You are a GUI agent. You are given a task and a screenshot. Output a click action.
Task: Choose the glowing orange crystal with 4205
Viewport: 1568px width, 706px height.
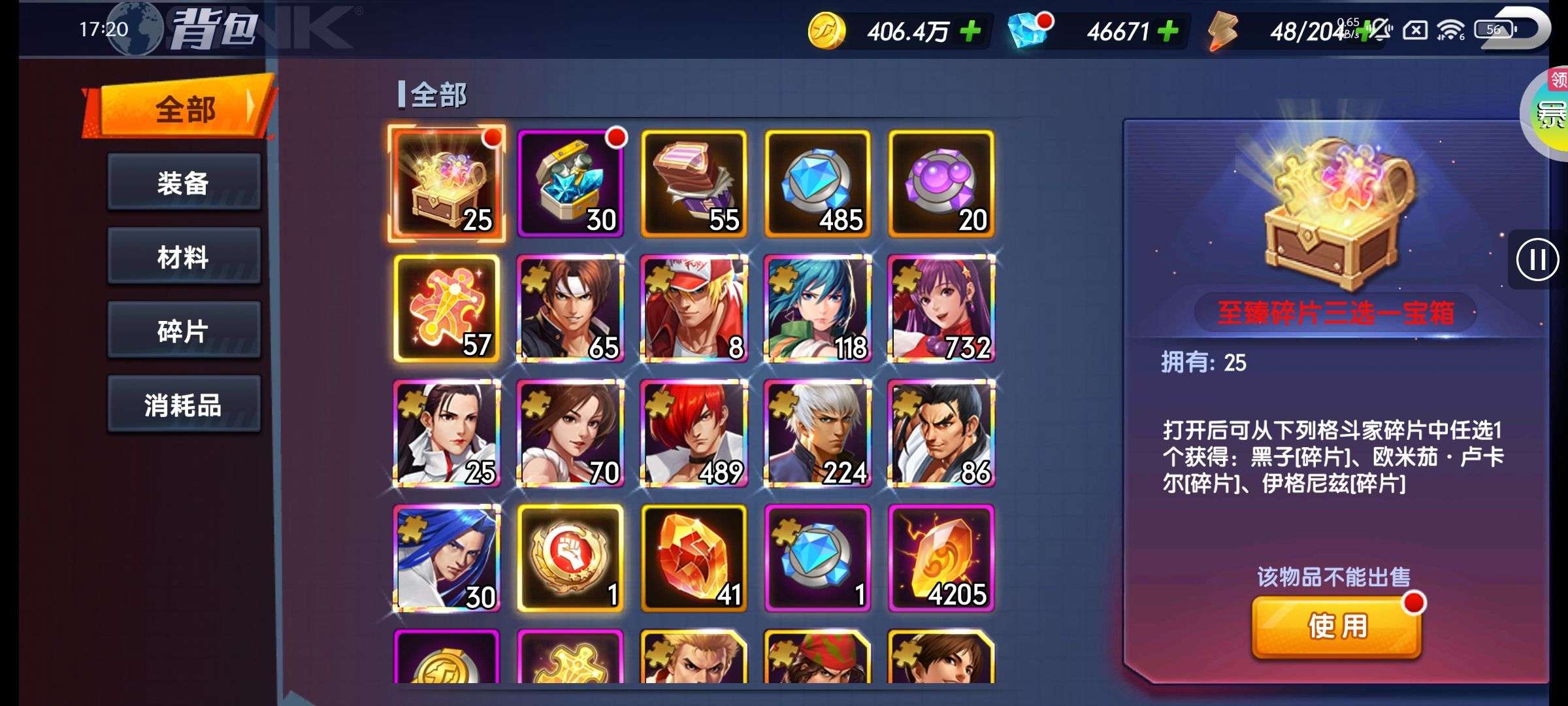point(941,558)
